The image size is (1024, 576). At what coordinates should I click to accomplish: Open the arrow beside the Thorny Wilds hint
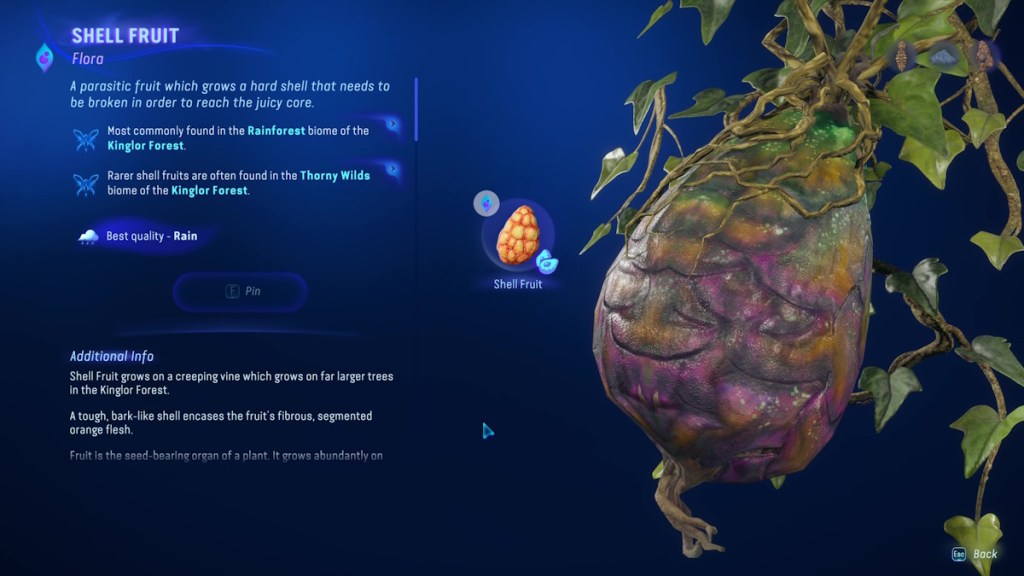coord(393,170)
